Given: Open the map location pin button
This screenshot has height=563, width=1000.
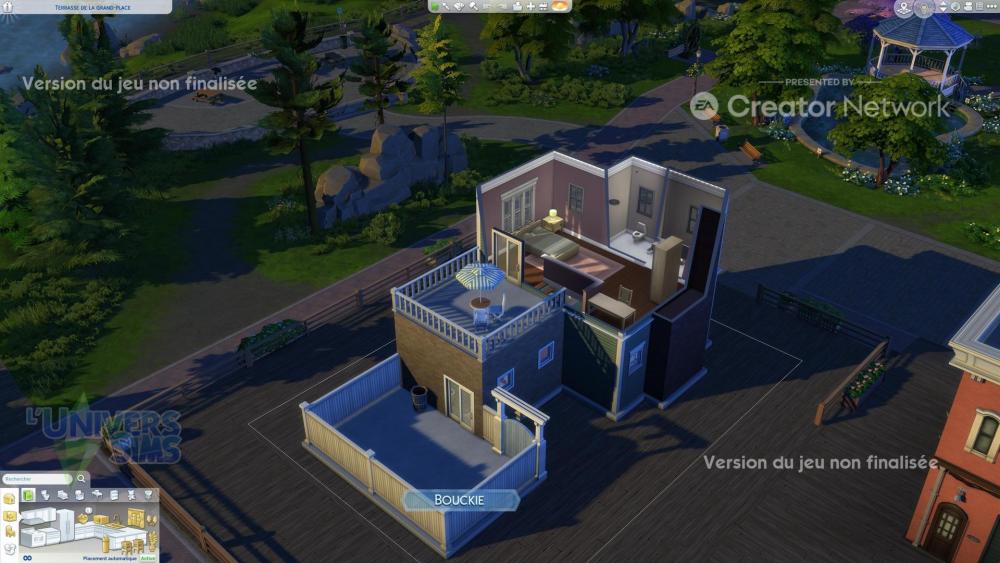Looking at the screenshot, I should [x=904, y=8].
